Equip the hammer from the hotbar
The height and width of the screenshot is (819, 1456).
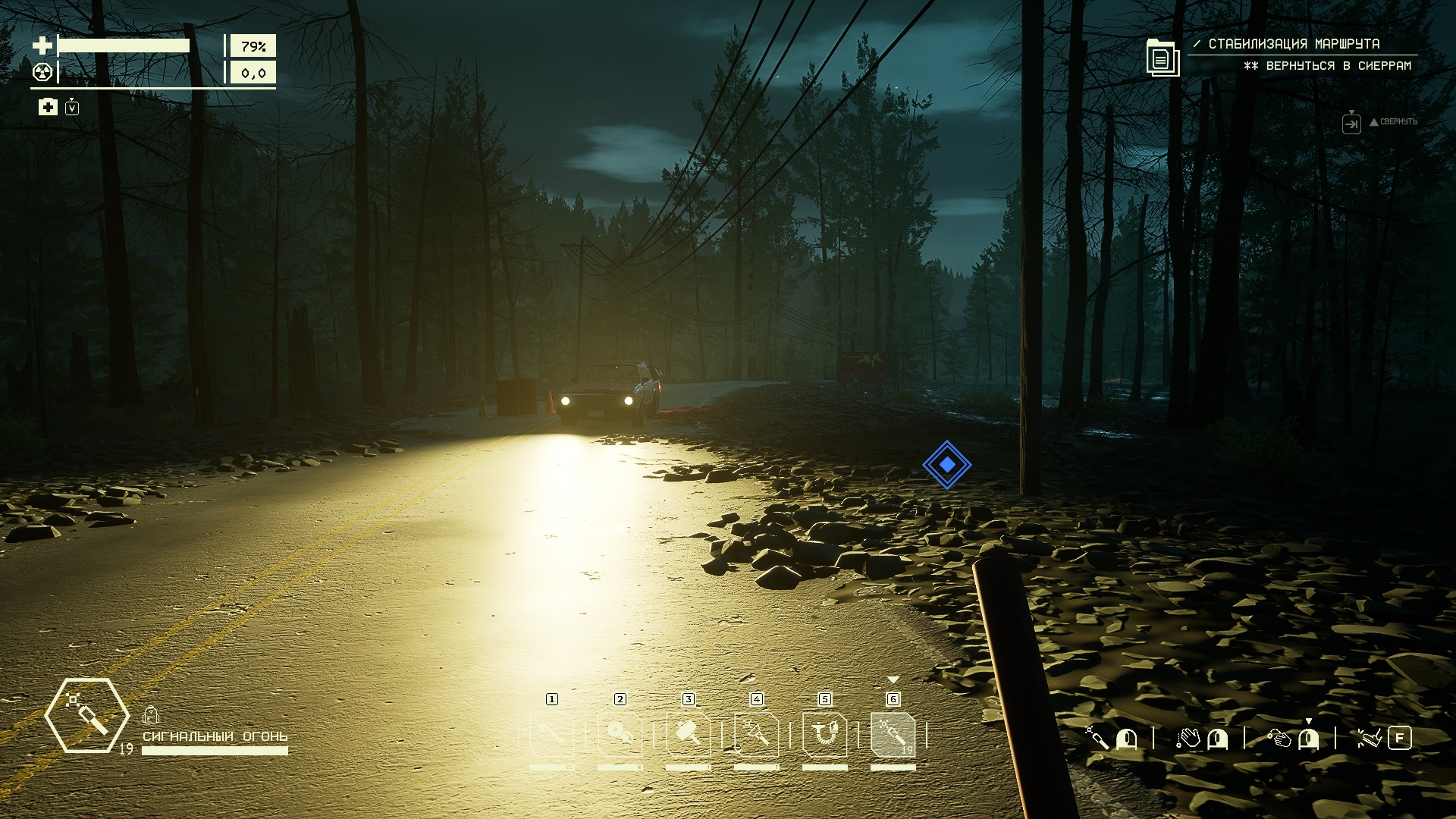[689, 734]
